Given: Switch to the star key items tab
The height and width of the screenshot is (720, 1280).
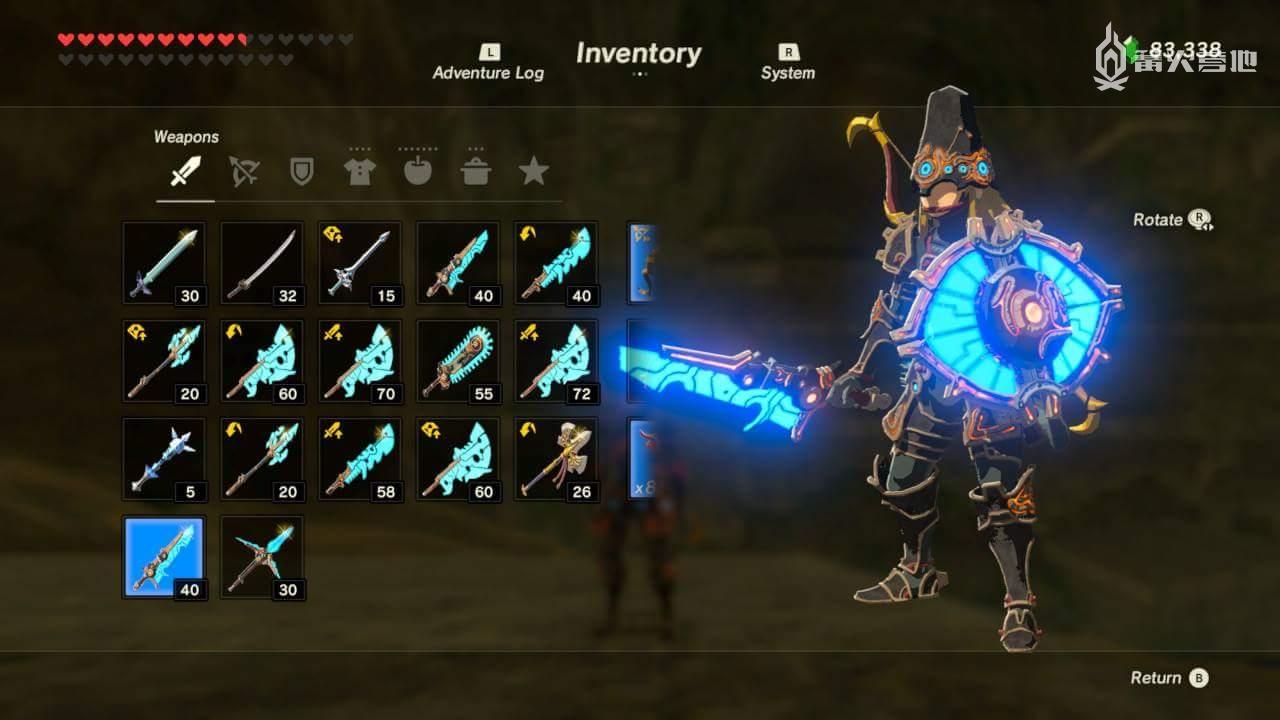Looking at the screenshot, I should [x=533, y=172].
